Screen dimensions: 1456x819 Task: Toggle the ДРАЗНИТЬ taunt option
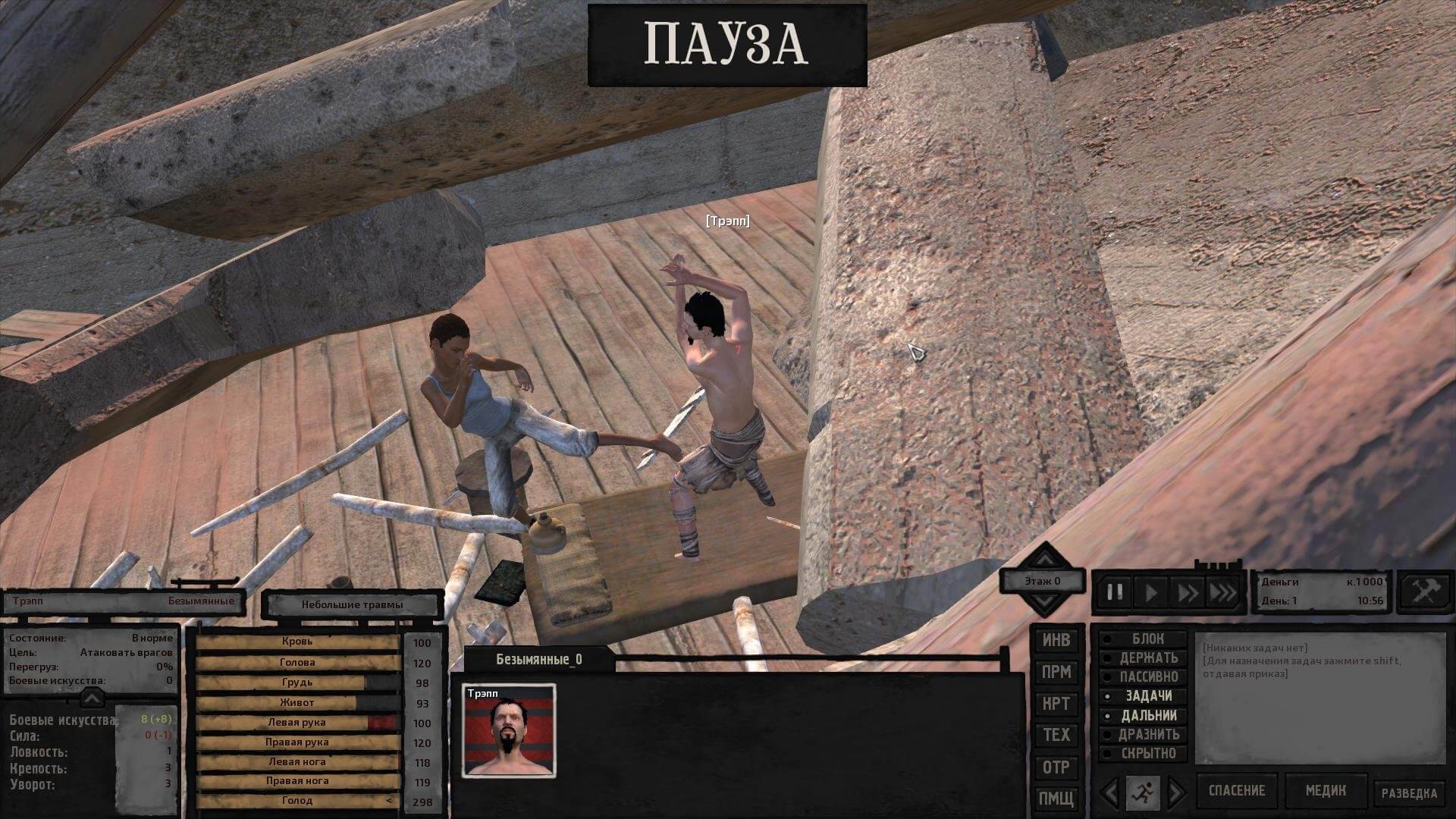(1148, 734)
